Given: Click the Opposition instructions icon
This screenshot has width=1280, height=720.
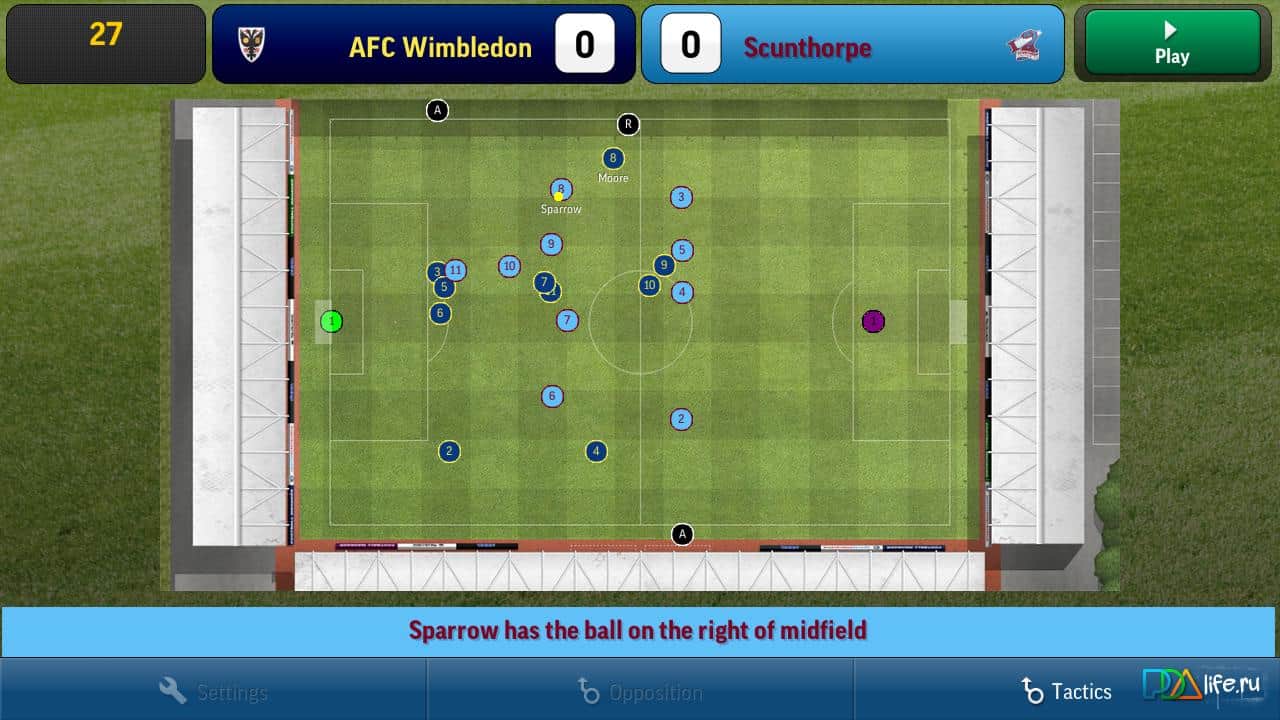Looking at the screenshot, I should [x=587, y=690].
